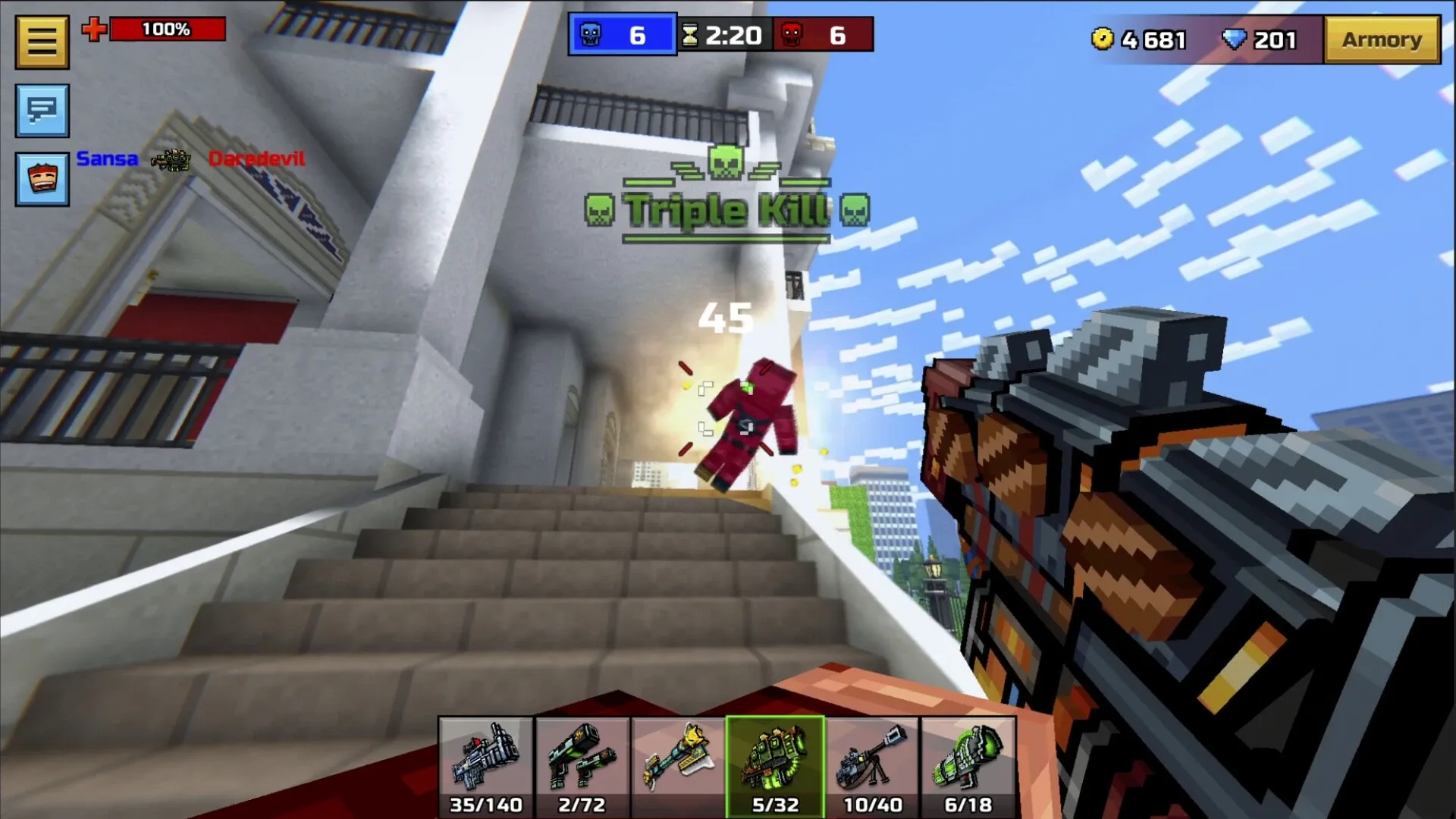The width and height of the screenshot is (1456, 819).
Task: Select the green launcher slot showing 6/18
Action: tap(967, 766)
